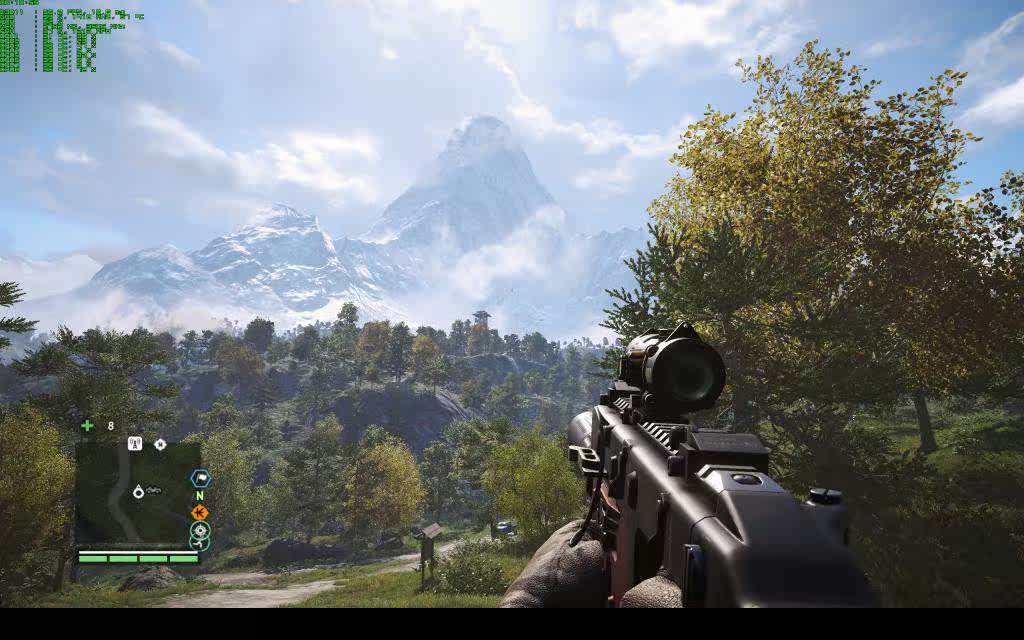Click the green crosshair circle marker

coord(200,530)
